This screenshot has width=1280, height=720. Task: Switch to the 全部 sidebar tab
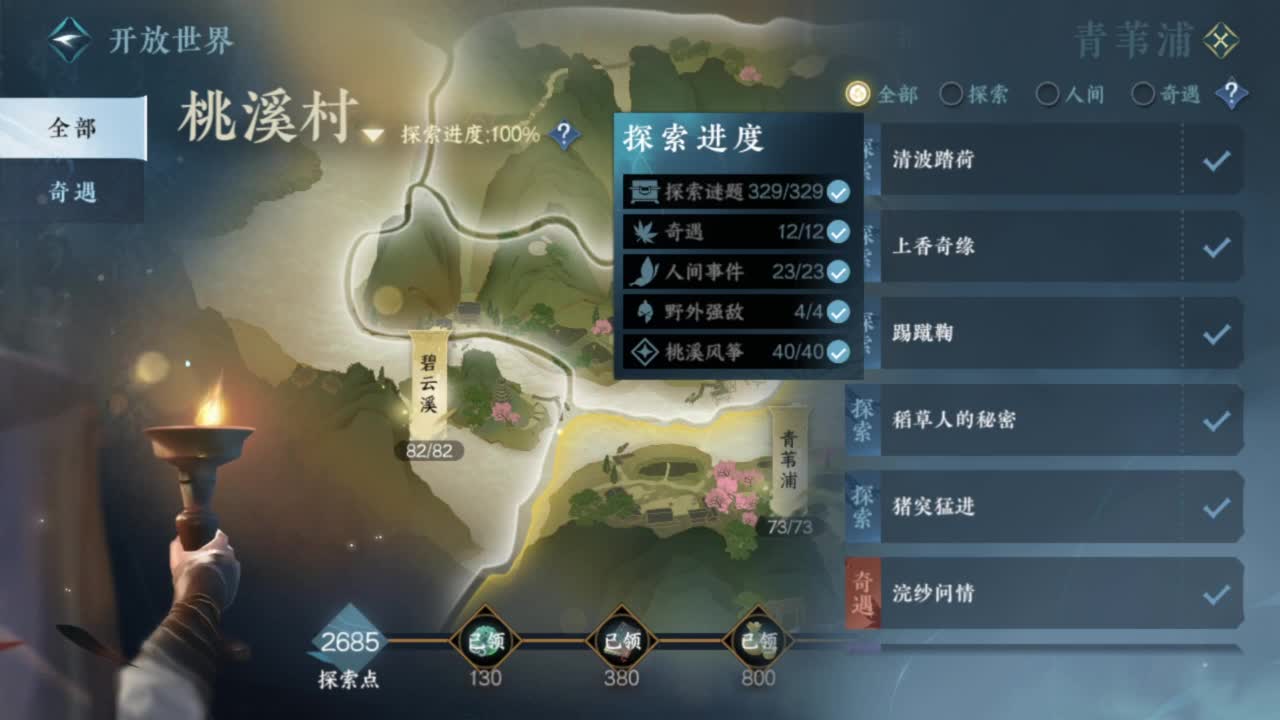point(72,128)
